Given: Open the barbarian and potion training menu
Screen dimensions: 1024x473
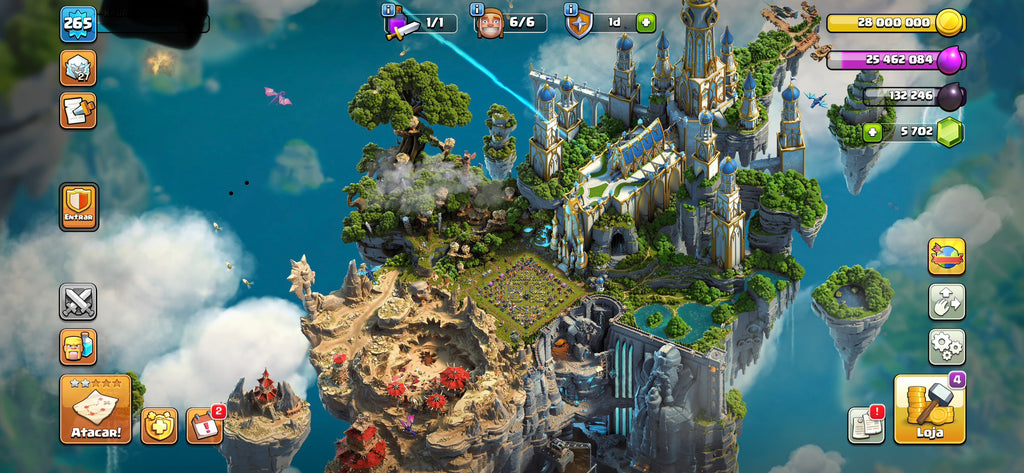Looking at the screenshot, I should [78, 346].
